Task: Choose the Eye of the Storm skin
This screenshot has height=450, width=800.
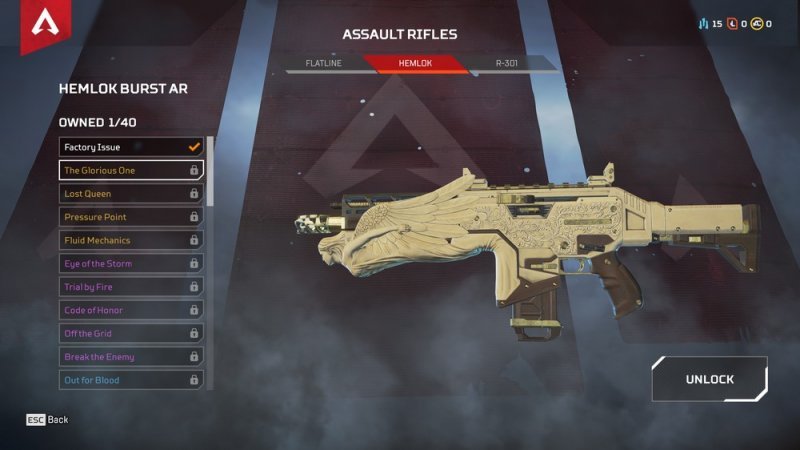Action: pos(131,263)
